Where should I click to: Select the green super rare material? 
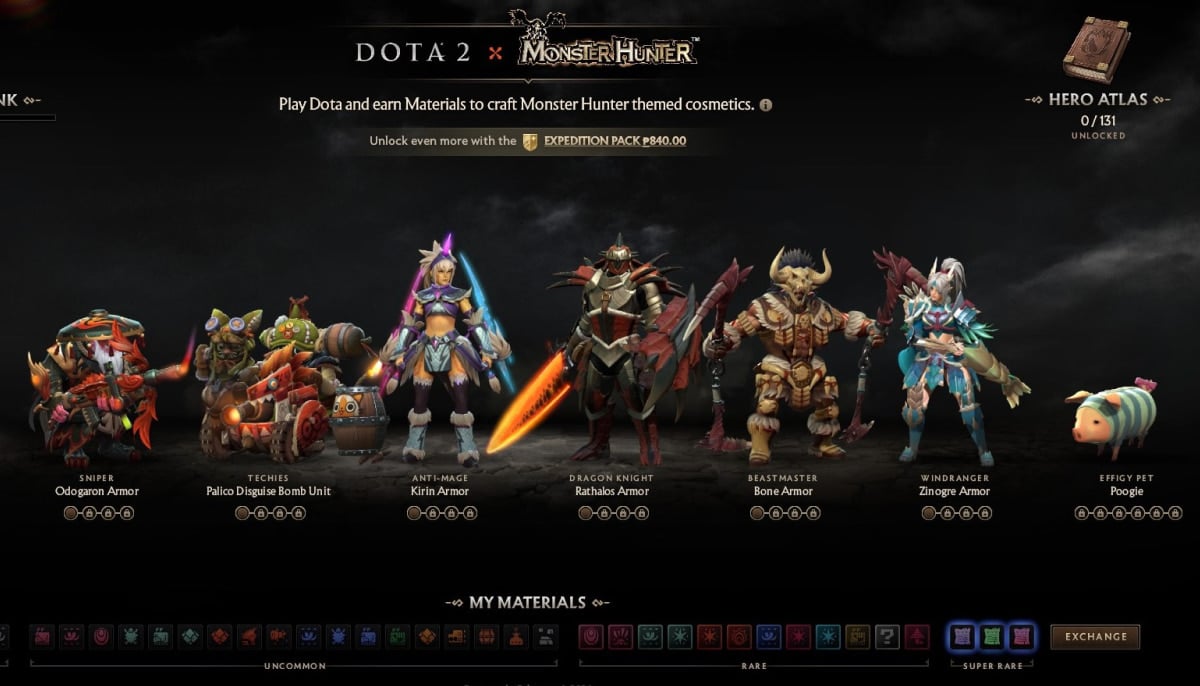[991, 636]
